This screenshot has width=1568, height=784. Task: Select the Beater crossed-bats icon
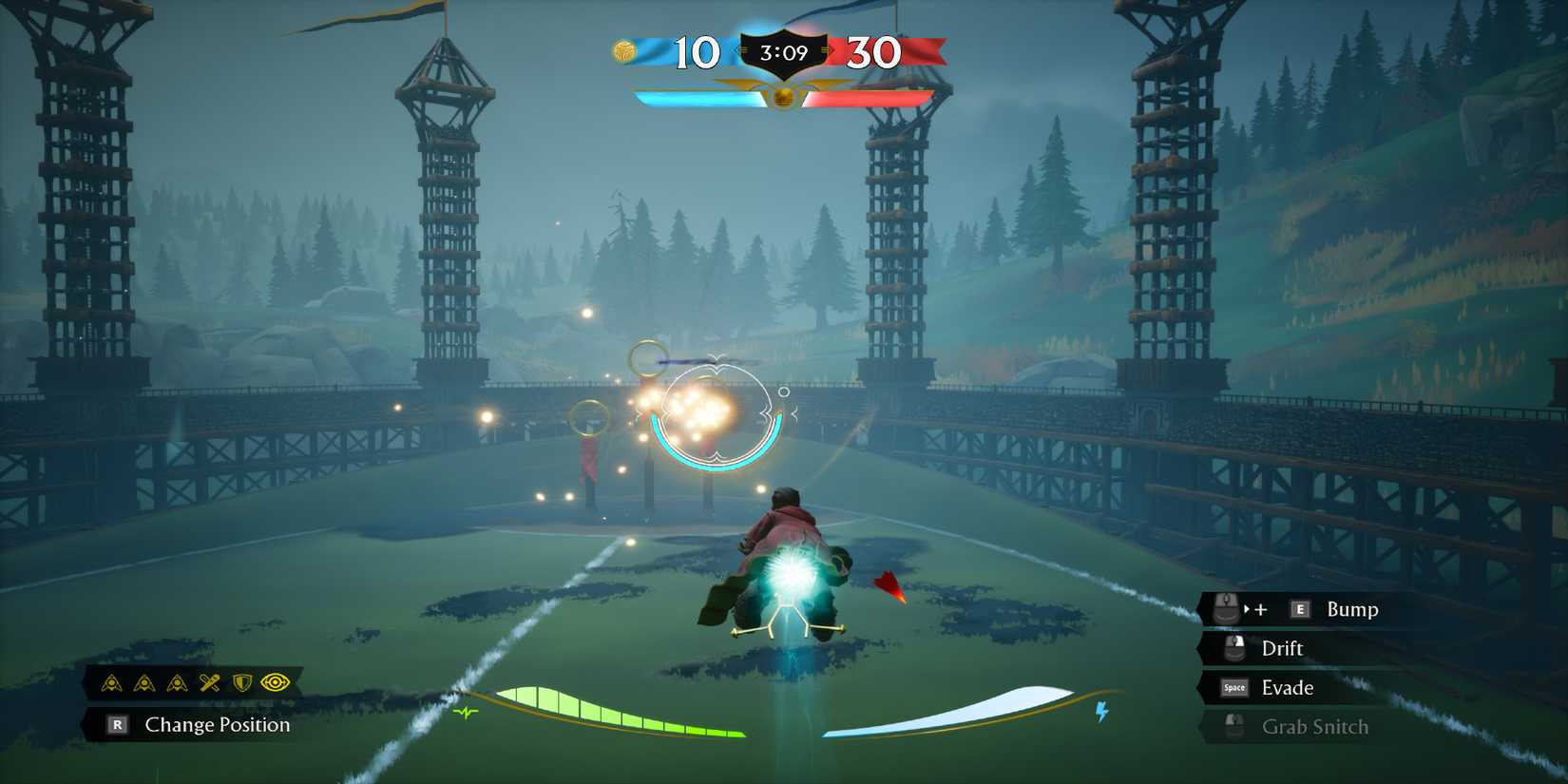pyautogui.click(x=209, y=683)
